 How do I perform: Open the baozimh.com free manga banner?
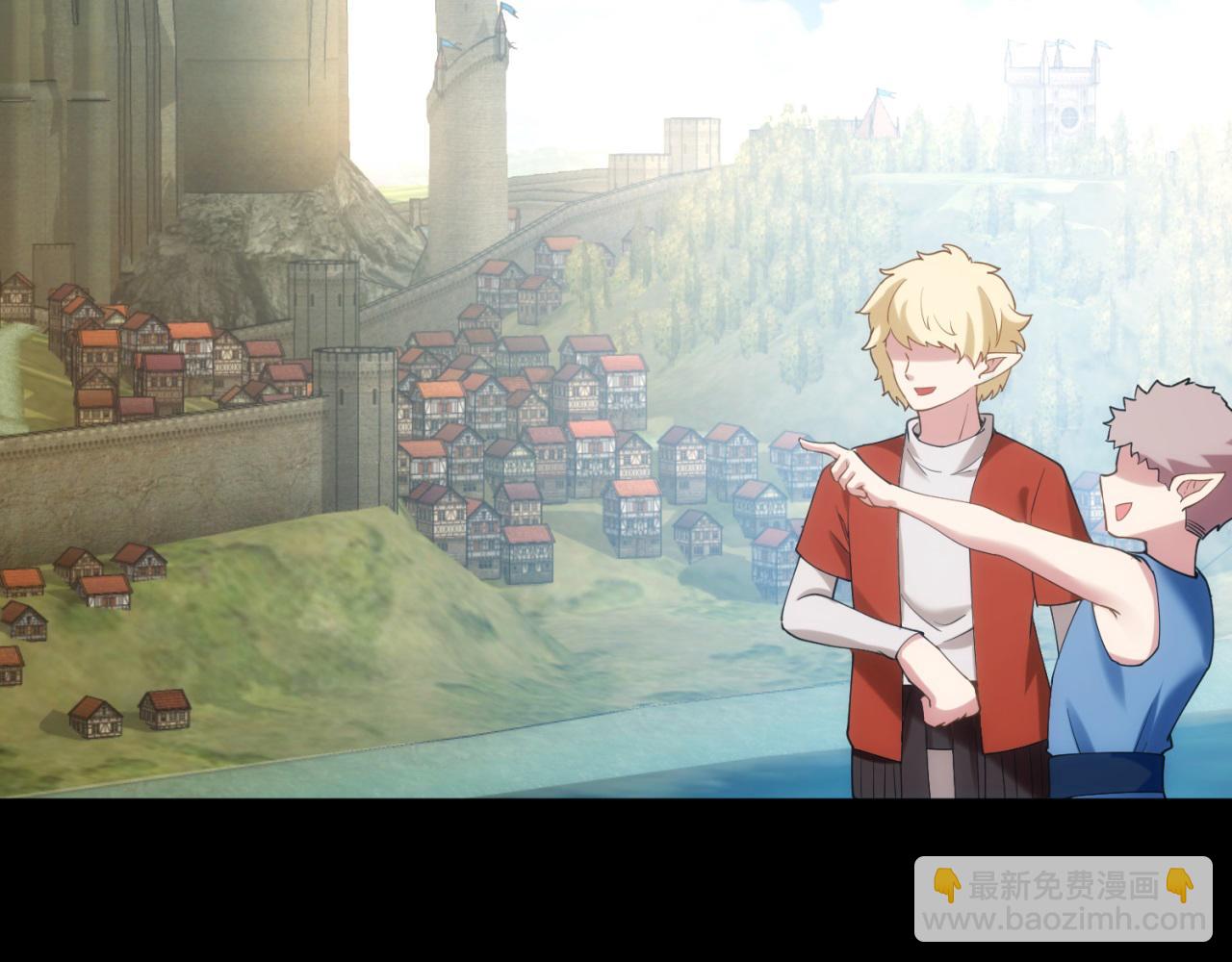tap(1063, 899)
